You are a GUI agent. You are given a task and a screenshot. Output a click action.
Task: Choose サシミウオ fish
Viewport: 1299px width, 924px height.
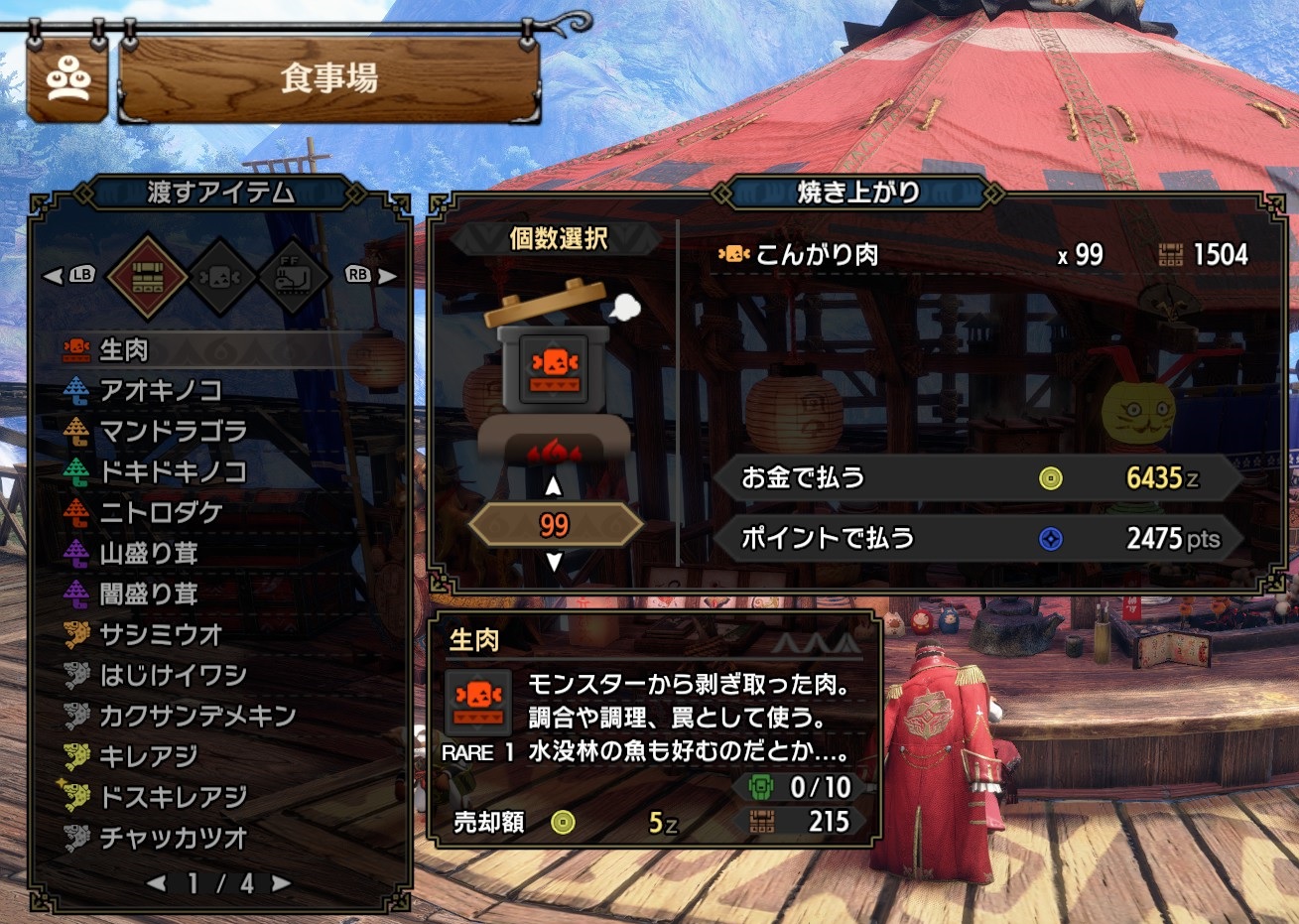coord(160,634)
